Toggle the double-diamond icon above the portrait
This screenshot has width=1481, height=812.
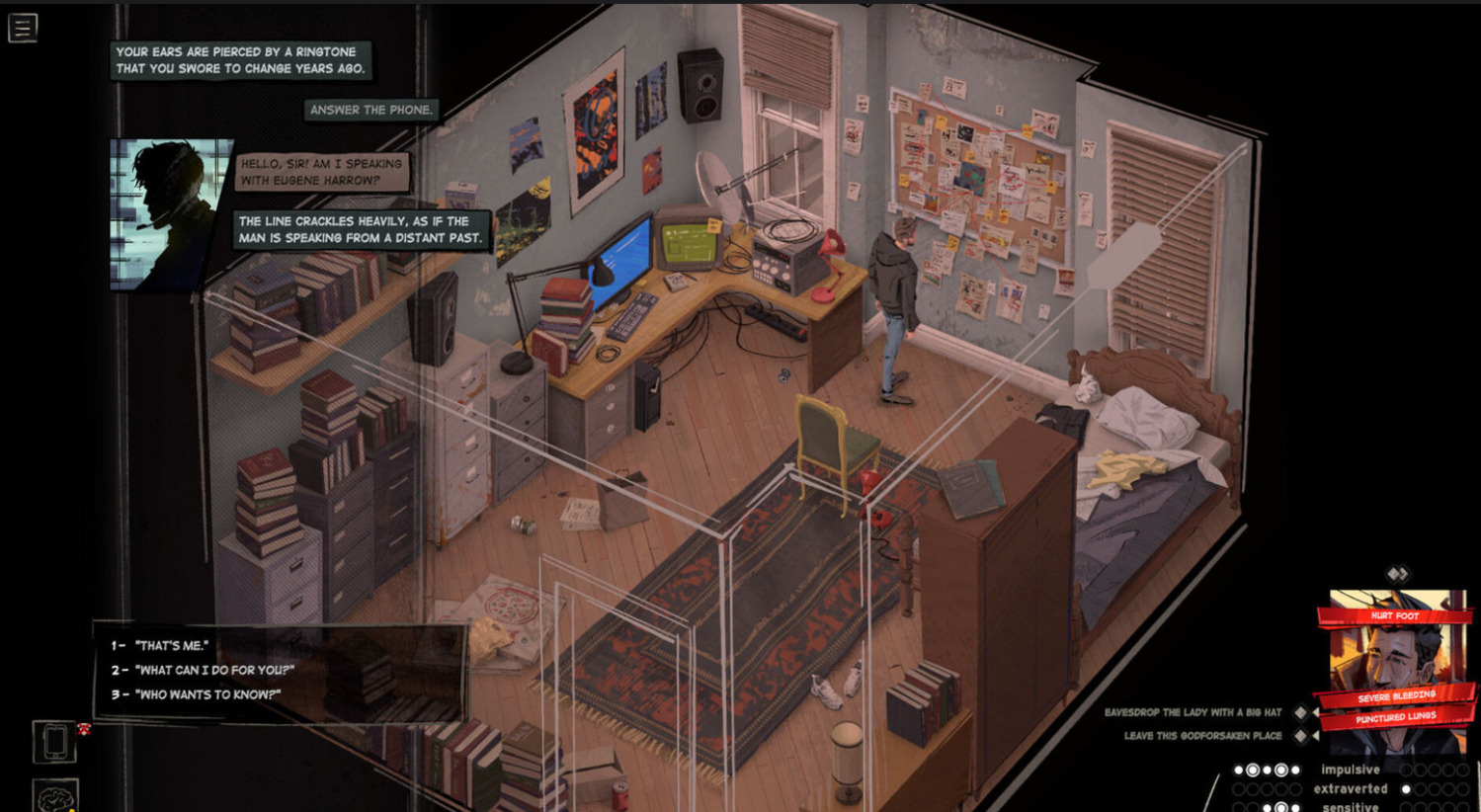pos(1397,574)
